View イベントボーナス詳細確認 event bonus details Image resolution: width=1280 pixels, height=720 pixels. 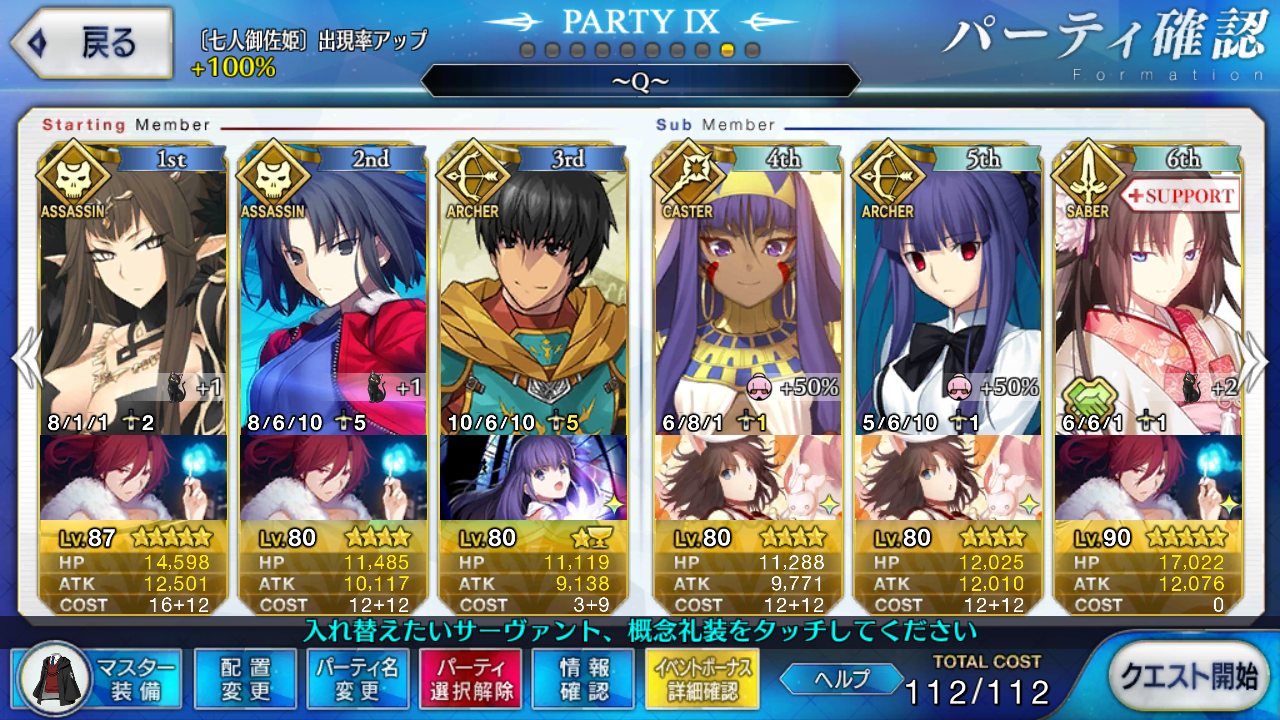tap(703, 678)
